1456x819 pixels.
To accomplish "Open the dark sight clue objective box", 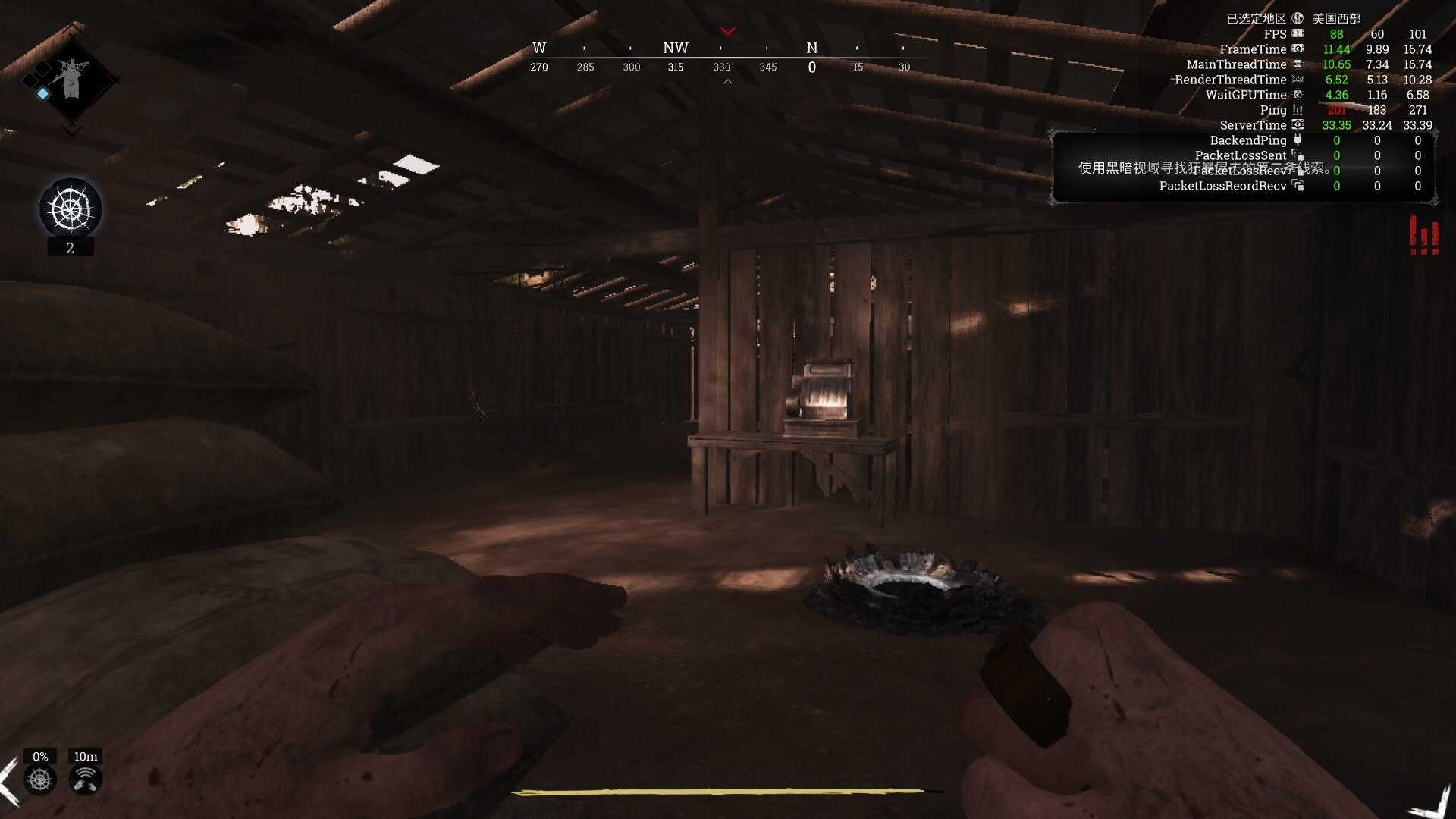I will [x=1242, y=168].
